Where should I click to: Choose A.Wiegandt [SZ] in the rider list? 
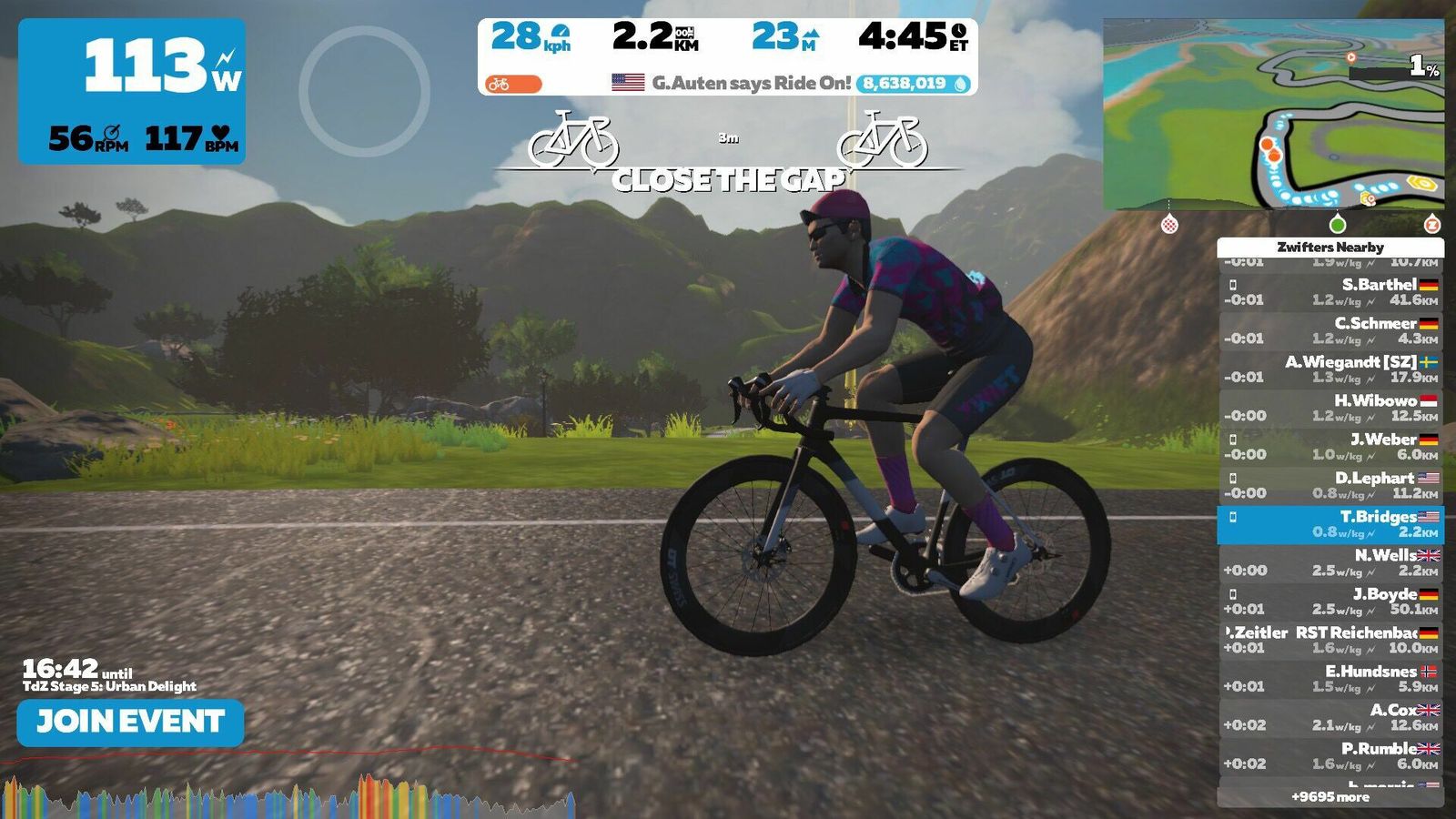coord(1330,369)
